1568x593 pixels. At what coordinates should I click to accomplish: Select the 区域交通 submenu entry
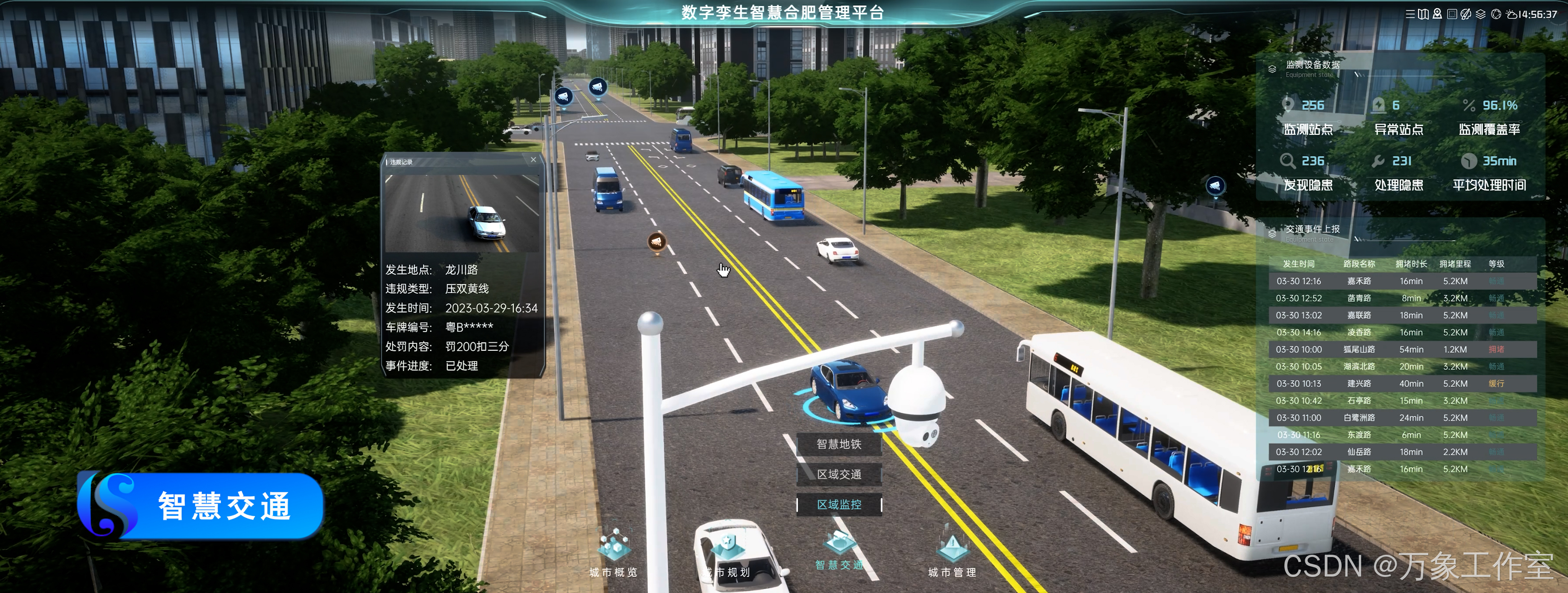tap(839, 474)
